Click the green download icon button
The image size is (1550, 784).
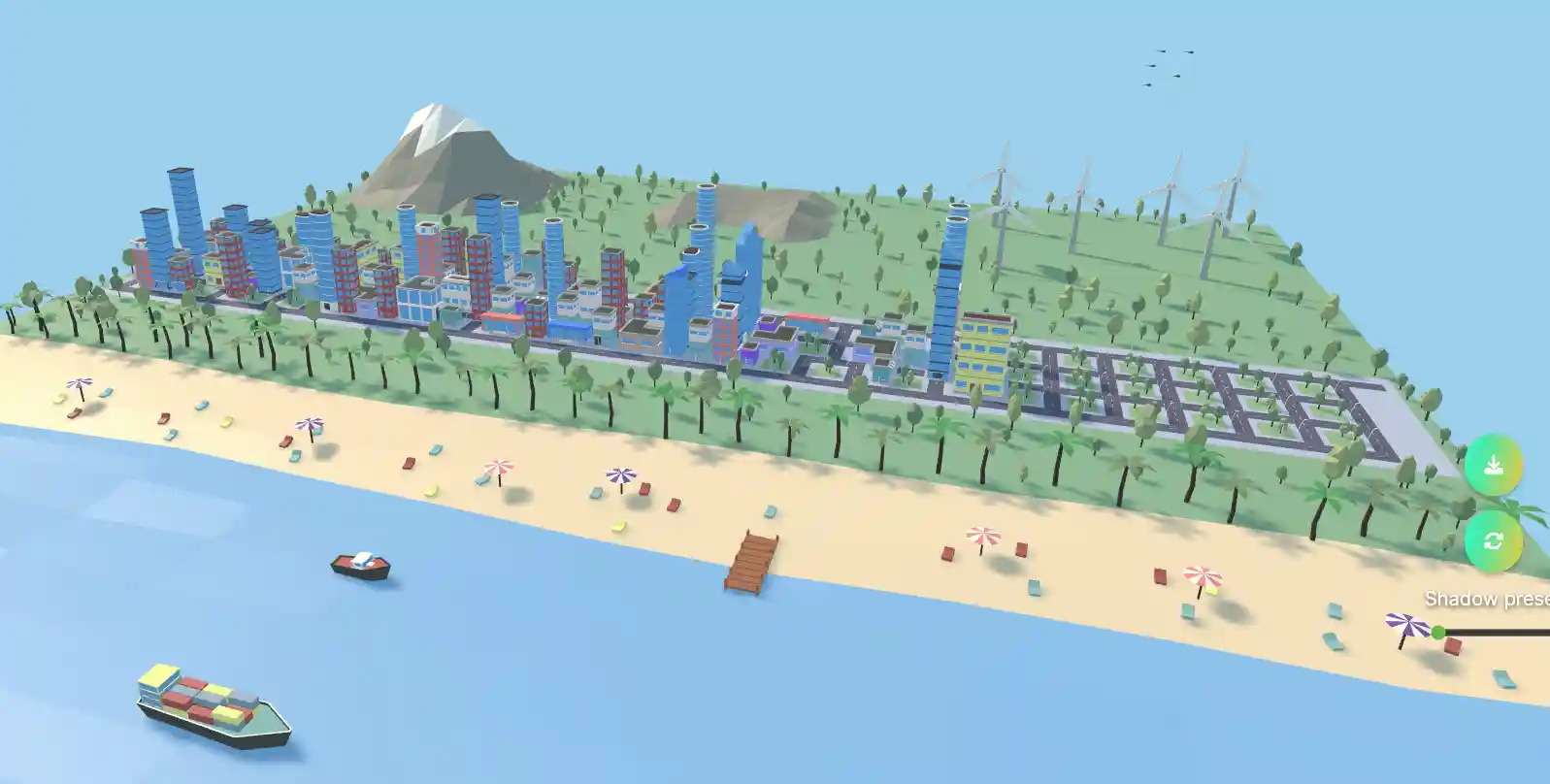pos(1492,465)
